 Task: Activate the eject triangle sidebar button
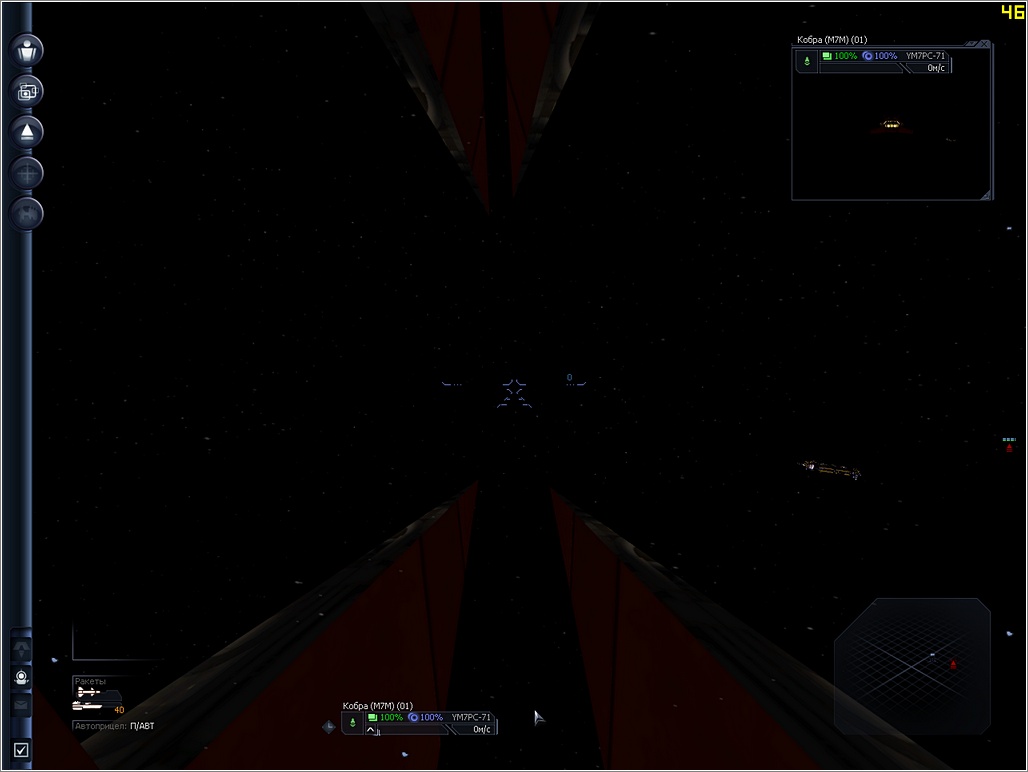27,131
